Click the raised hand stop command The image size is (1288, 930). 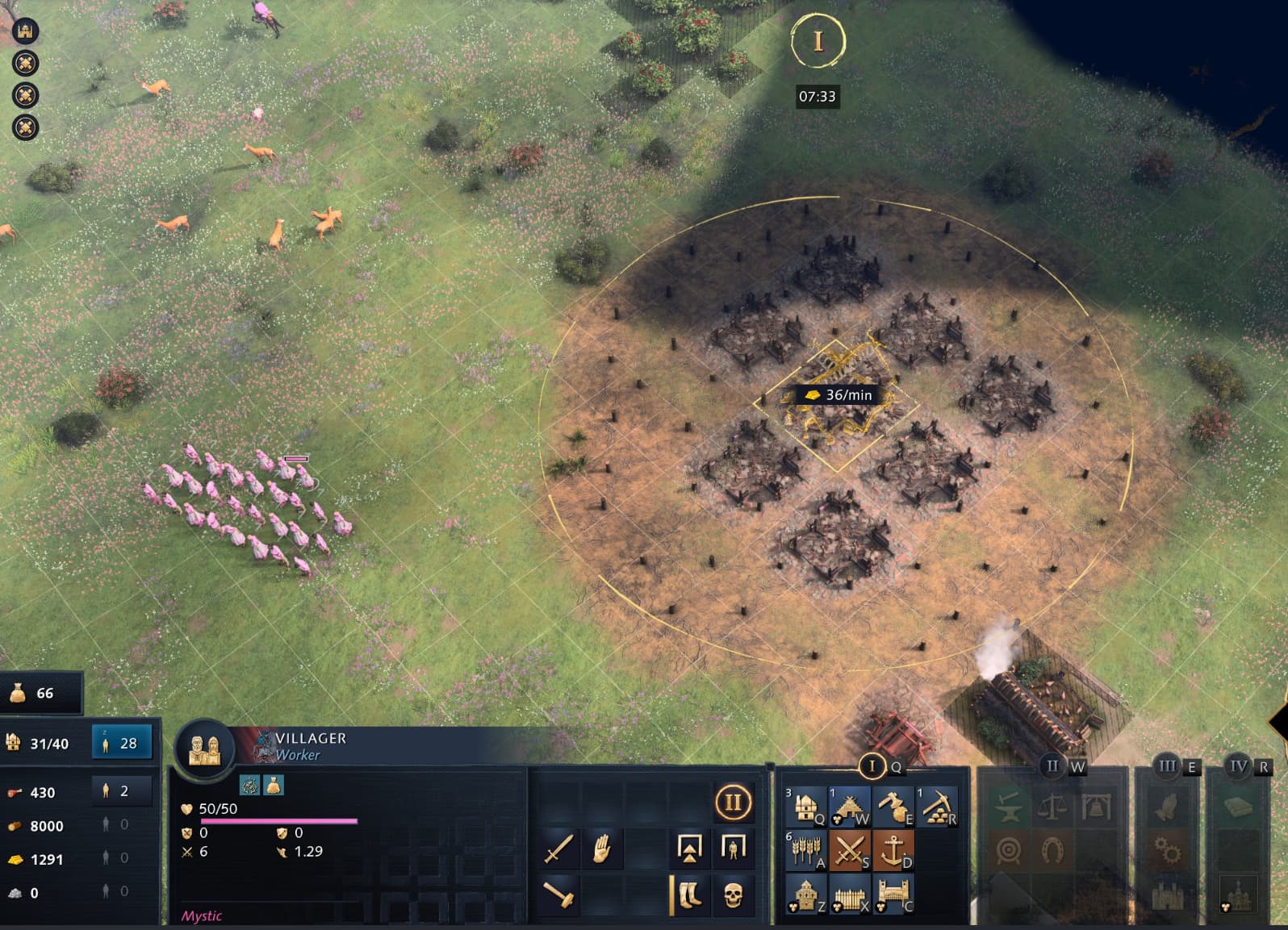point(601,849)
